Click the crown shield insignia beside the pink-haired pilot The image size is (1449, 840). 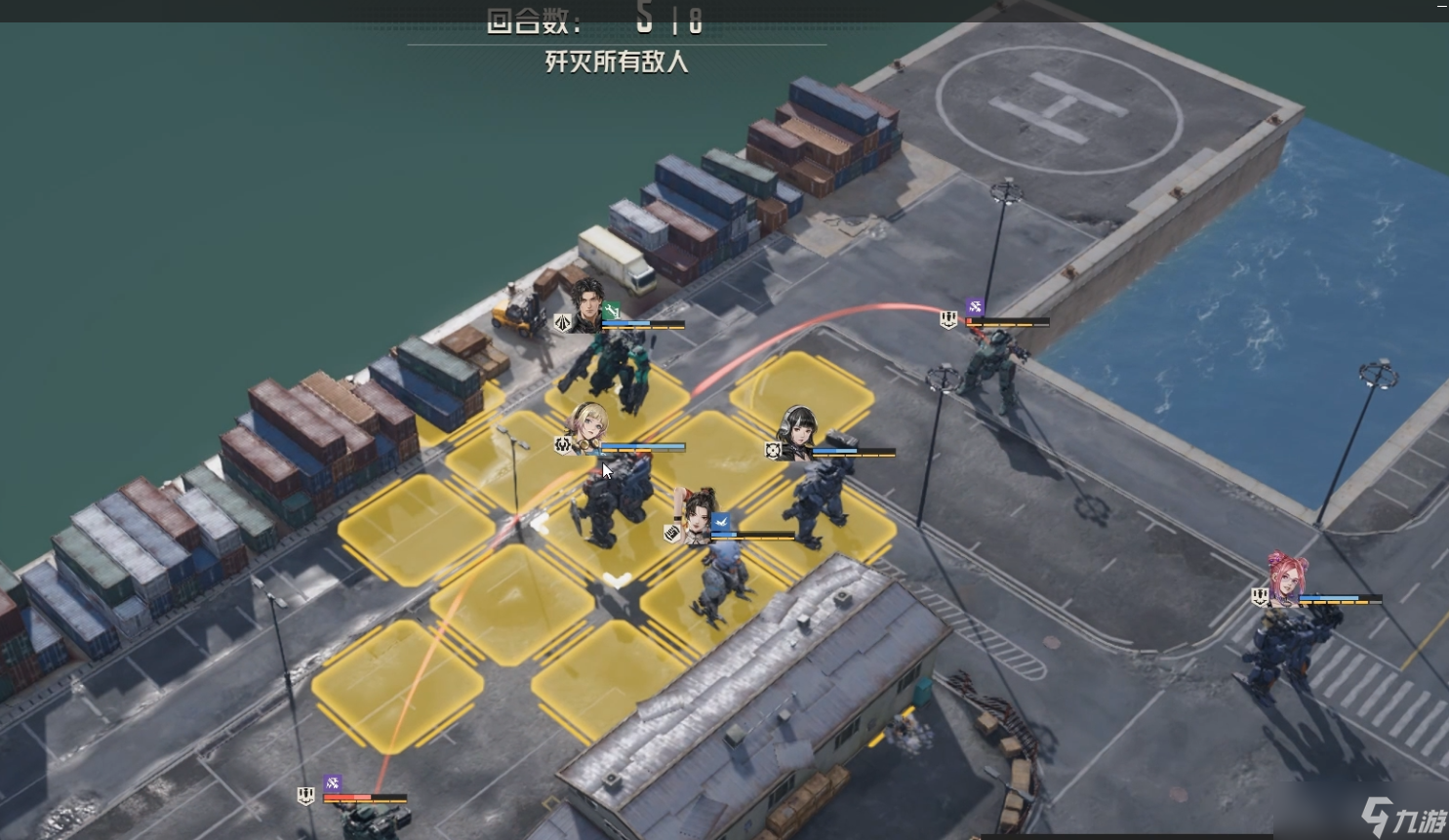(x=1260, y=596)
